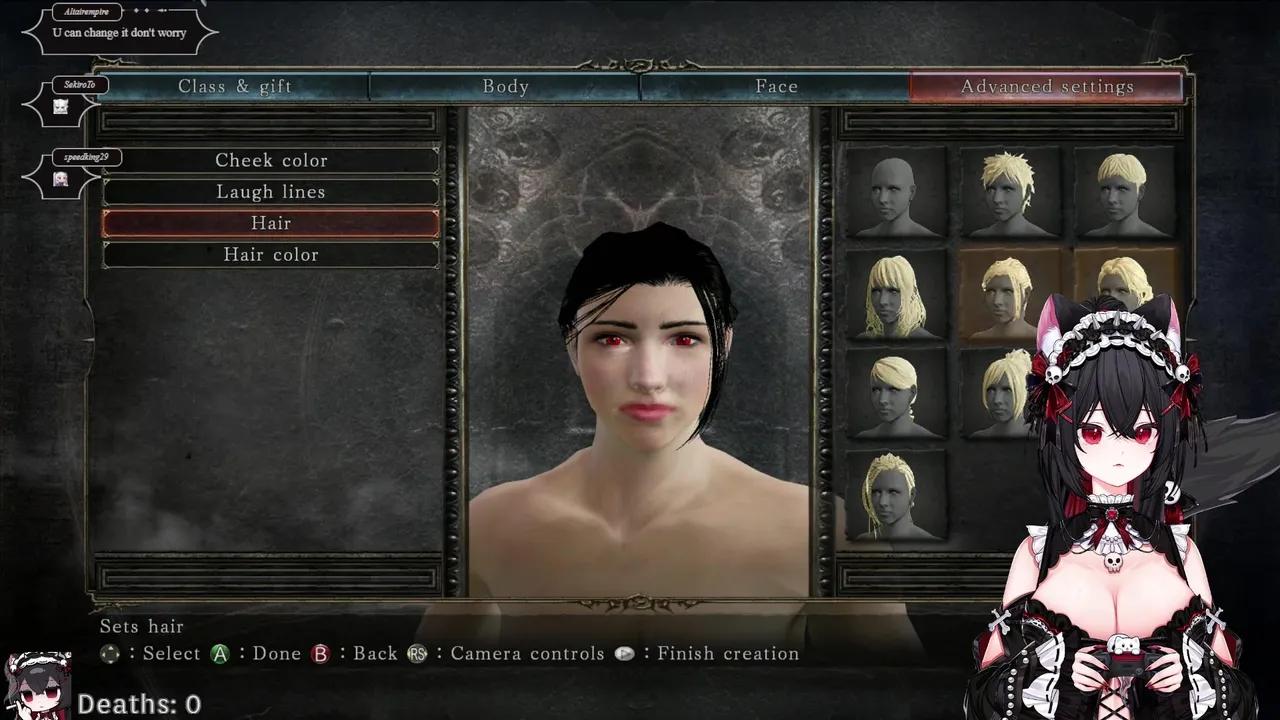This screenshot has width=1280, height=720.
Task: Click Altairempire's chat message bubble
Action: click(x=120, y=33)
